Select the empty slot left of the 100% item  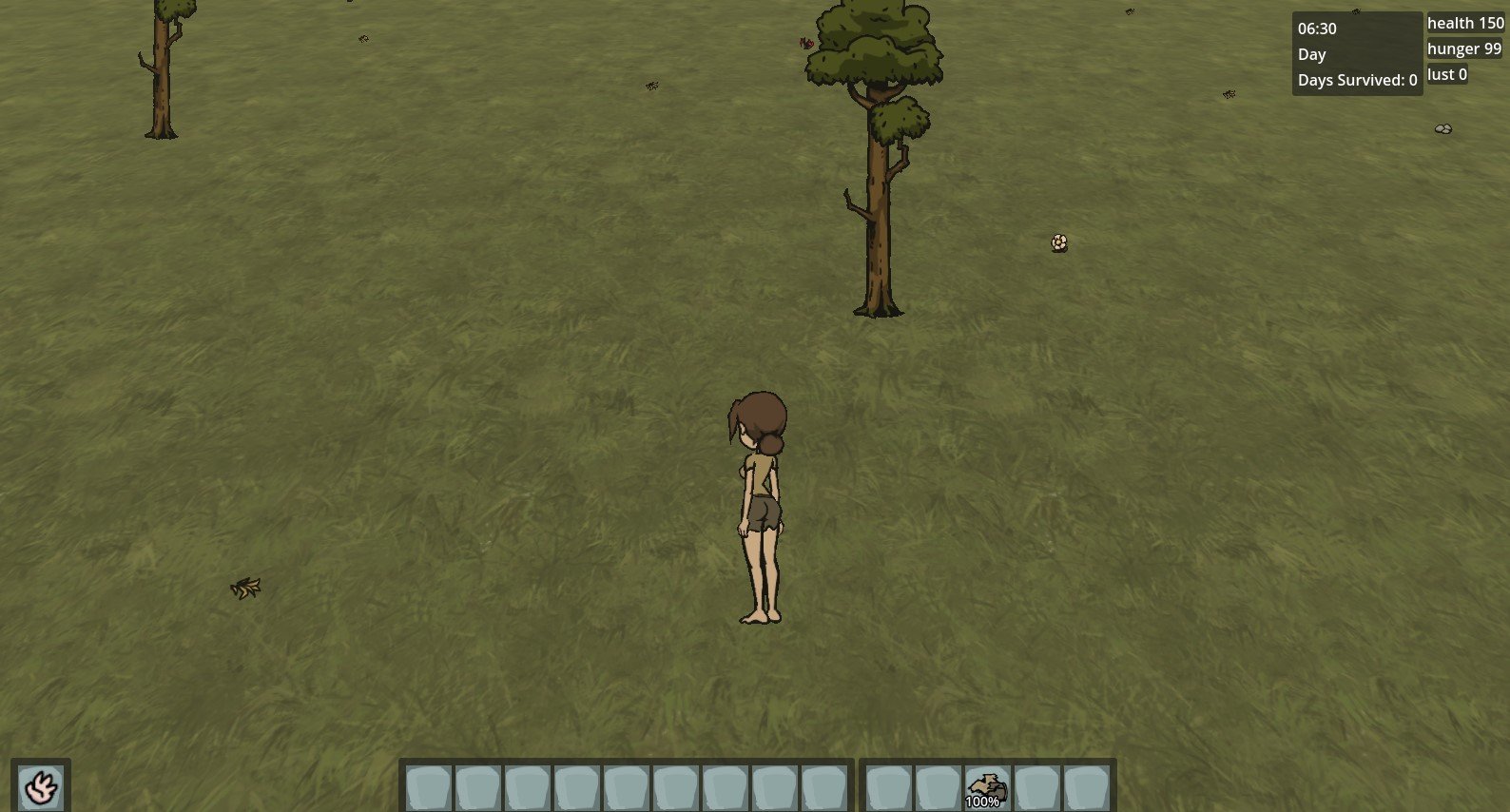pyautogui.click(x=937, y=785)
